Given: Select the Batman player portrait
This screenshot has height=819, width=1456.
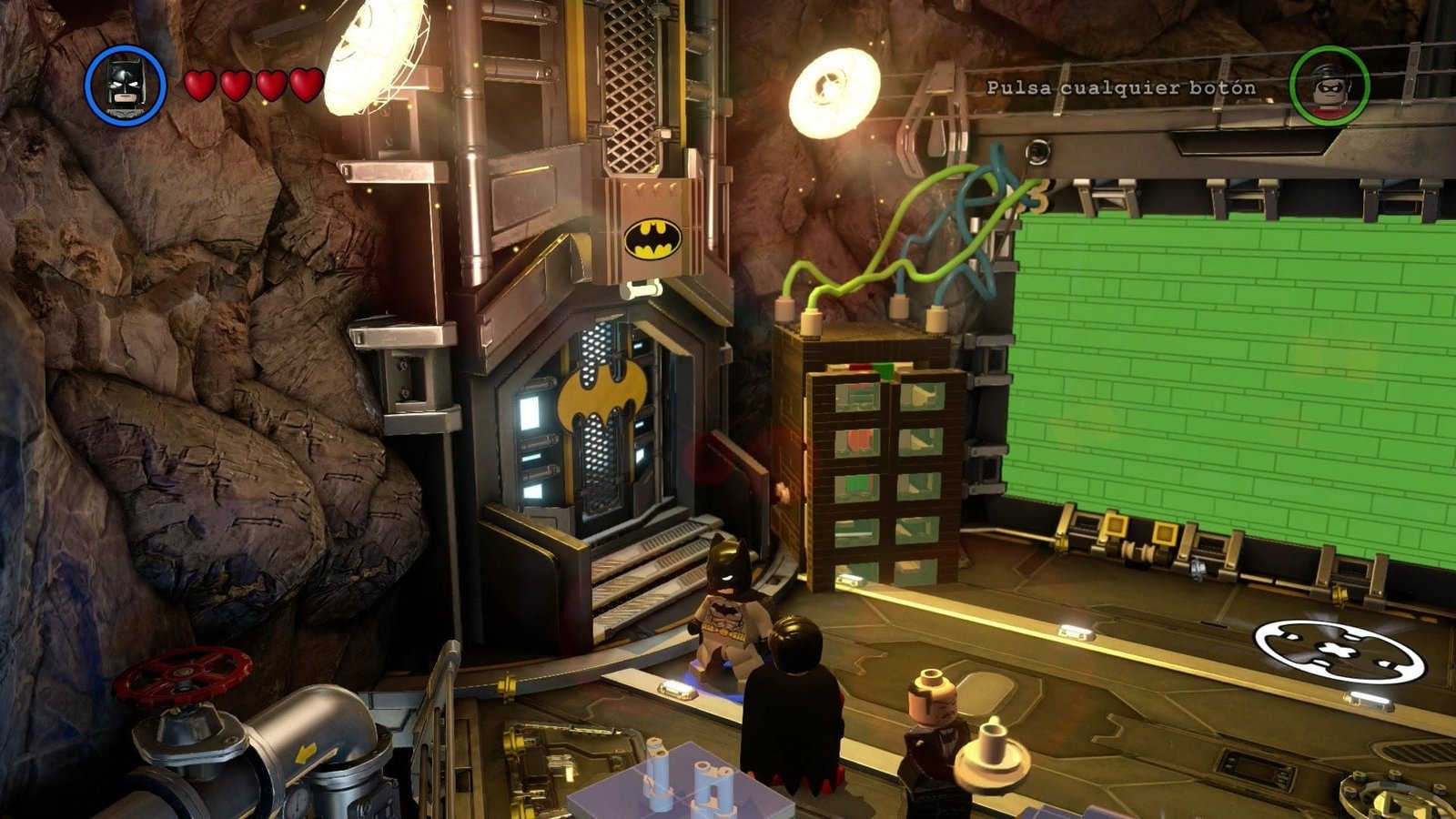Looking at the screenshot, I should coord(126,86).
